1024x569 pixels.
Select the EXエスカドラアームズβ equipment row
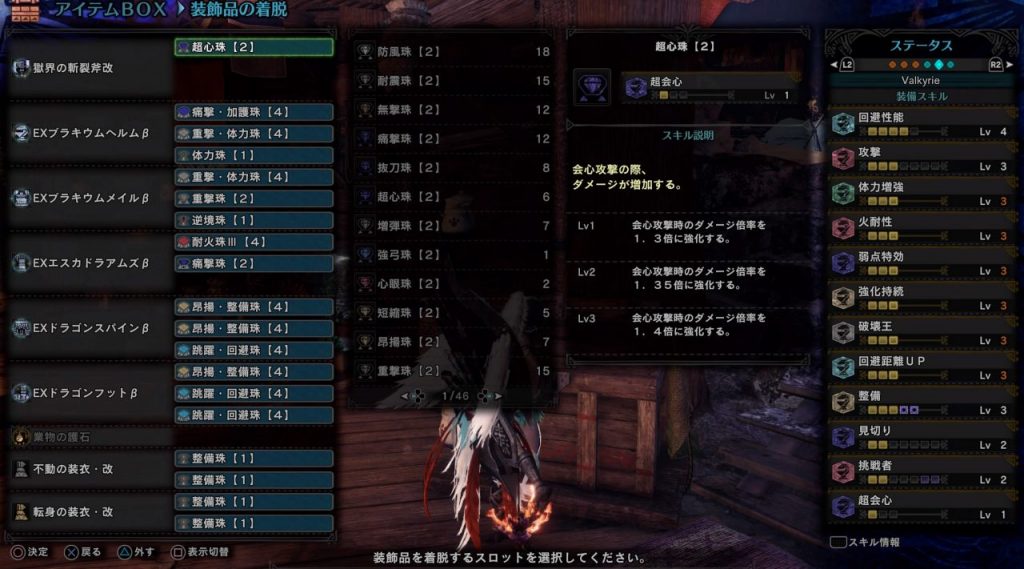(x=91, y=263)
